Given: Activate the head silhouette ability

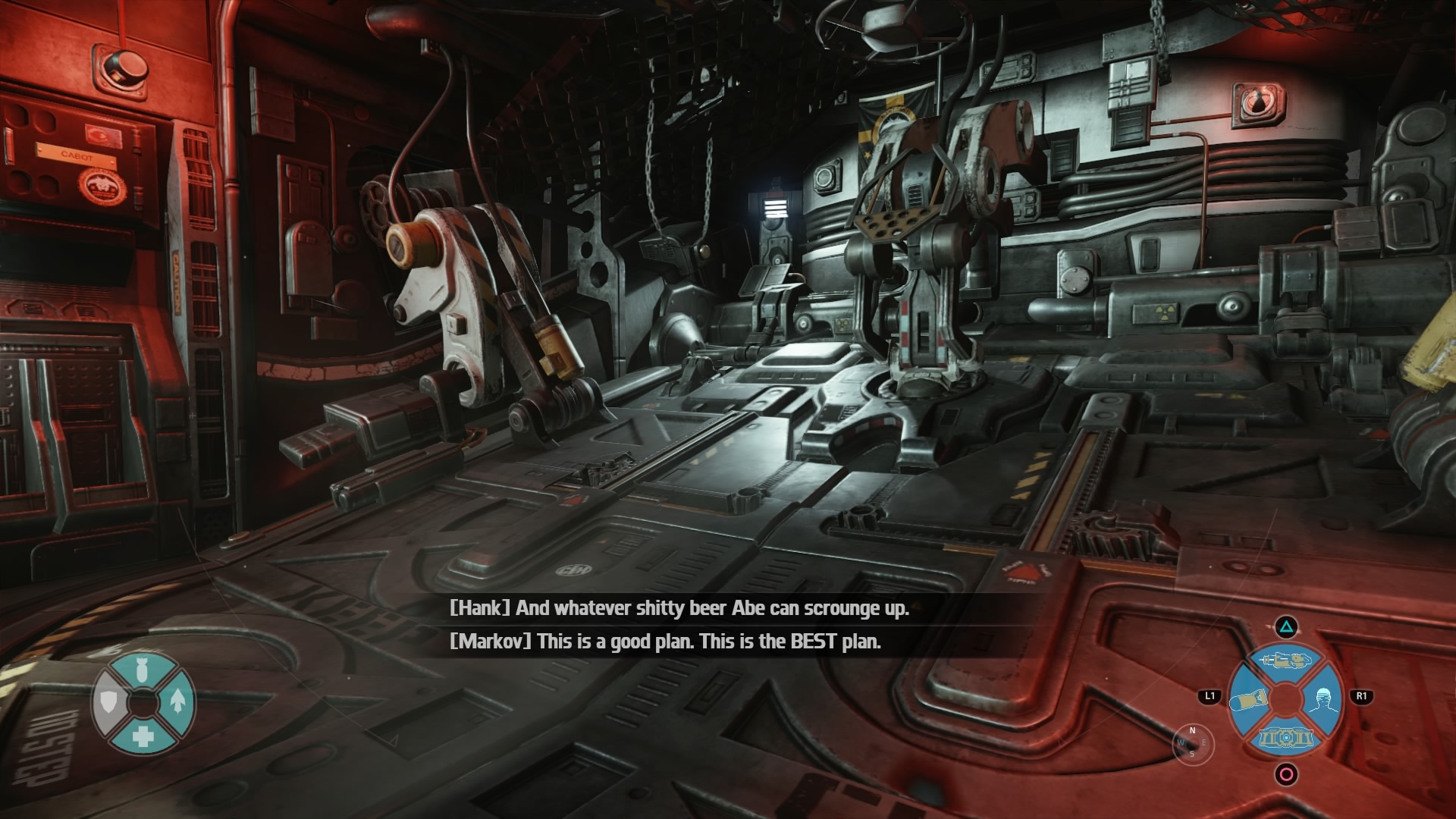Looking at the screenshot, I should pos(1323,698).
